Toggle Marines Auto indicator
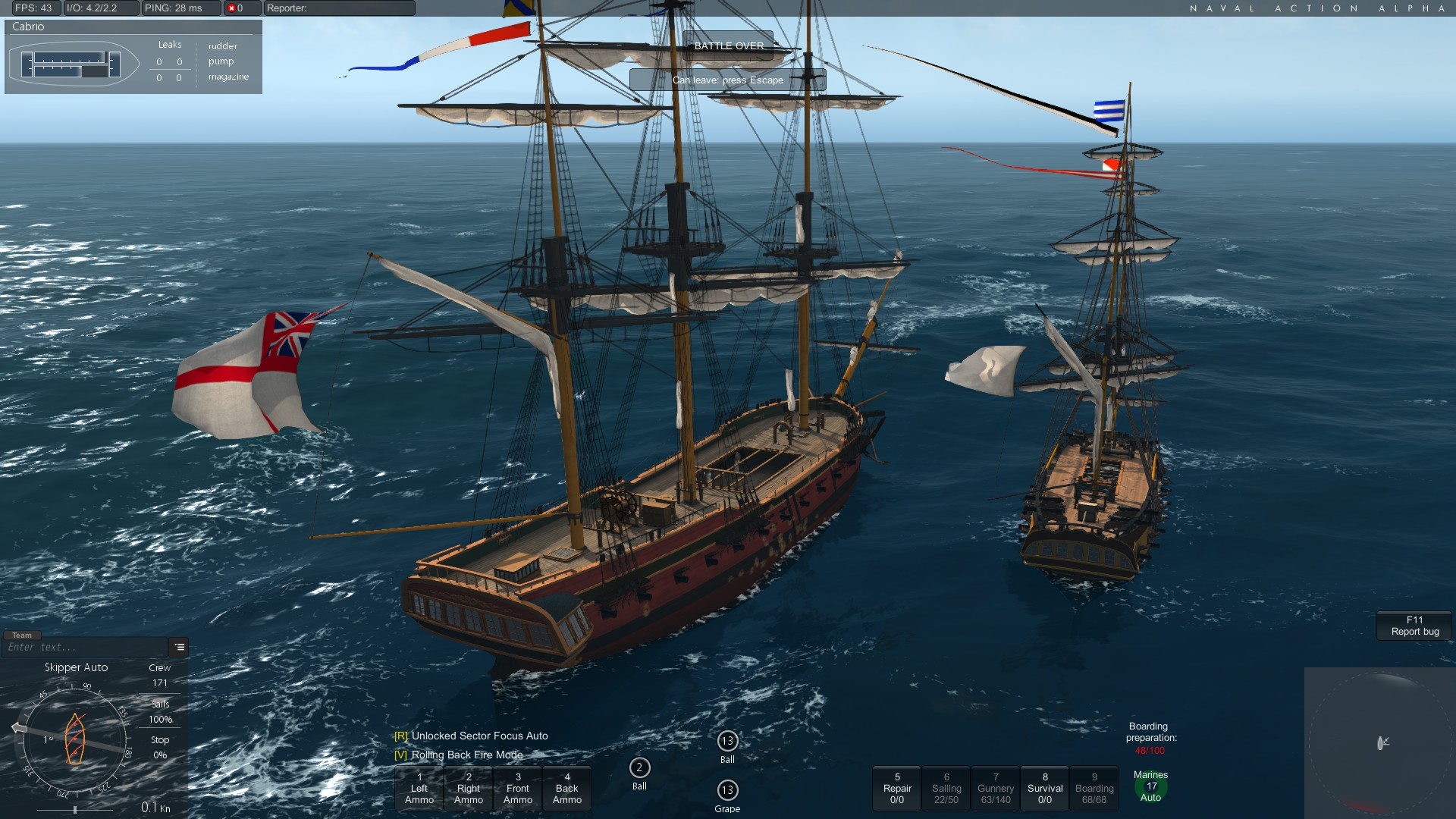The height and width of the screenshot is (819, 1456). [x=1151, y=786]
